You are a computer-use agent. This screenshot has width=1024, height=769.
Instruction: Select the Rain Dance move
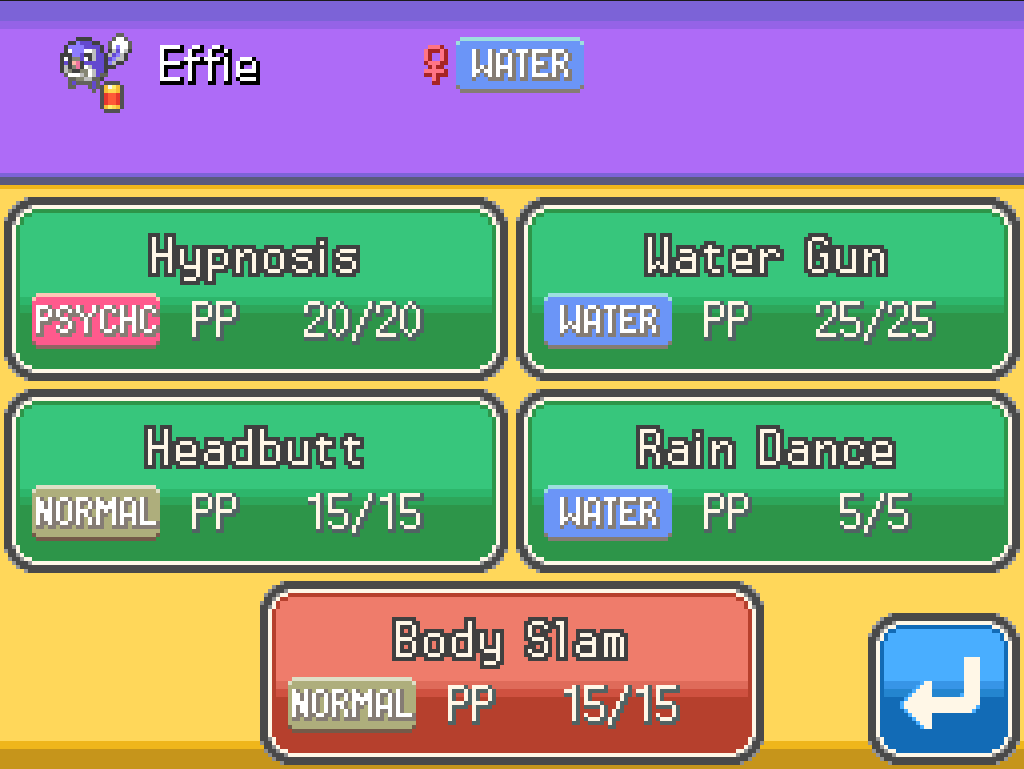pos(767,481)
